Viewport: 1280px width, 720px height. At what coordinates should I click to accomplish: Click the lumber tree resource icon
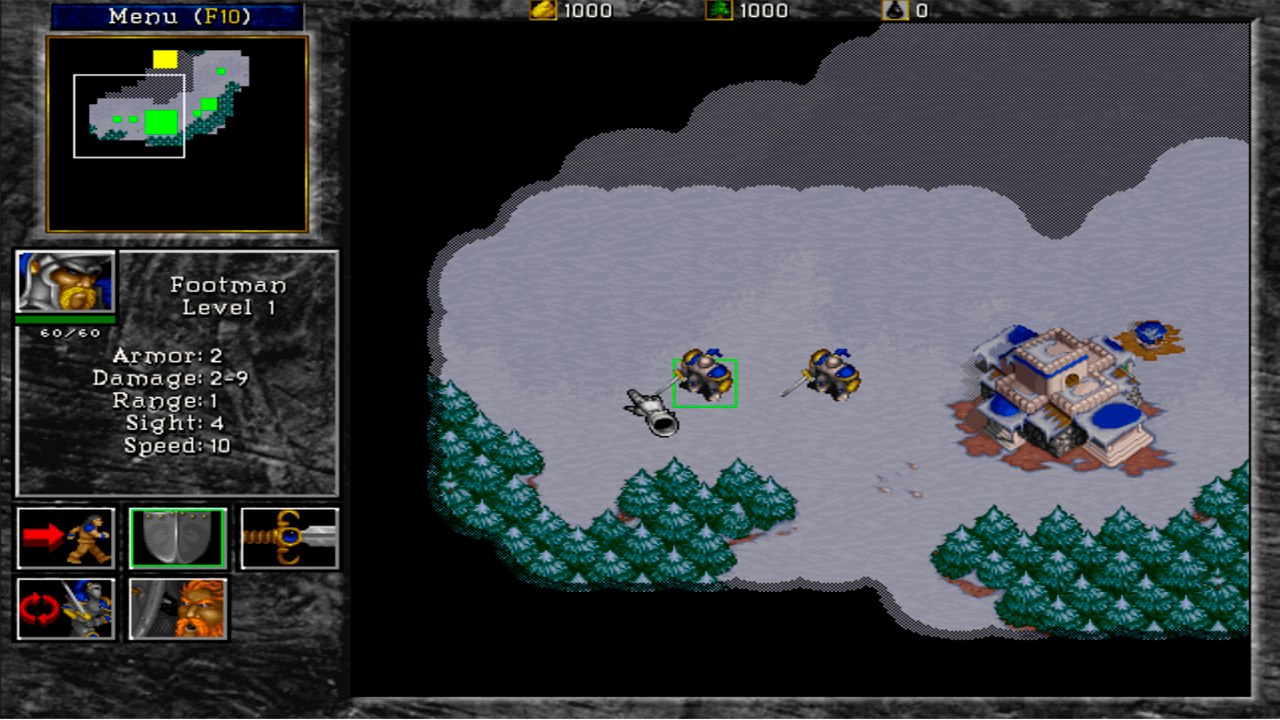pyautogui.click(x=717, y=11)
